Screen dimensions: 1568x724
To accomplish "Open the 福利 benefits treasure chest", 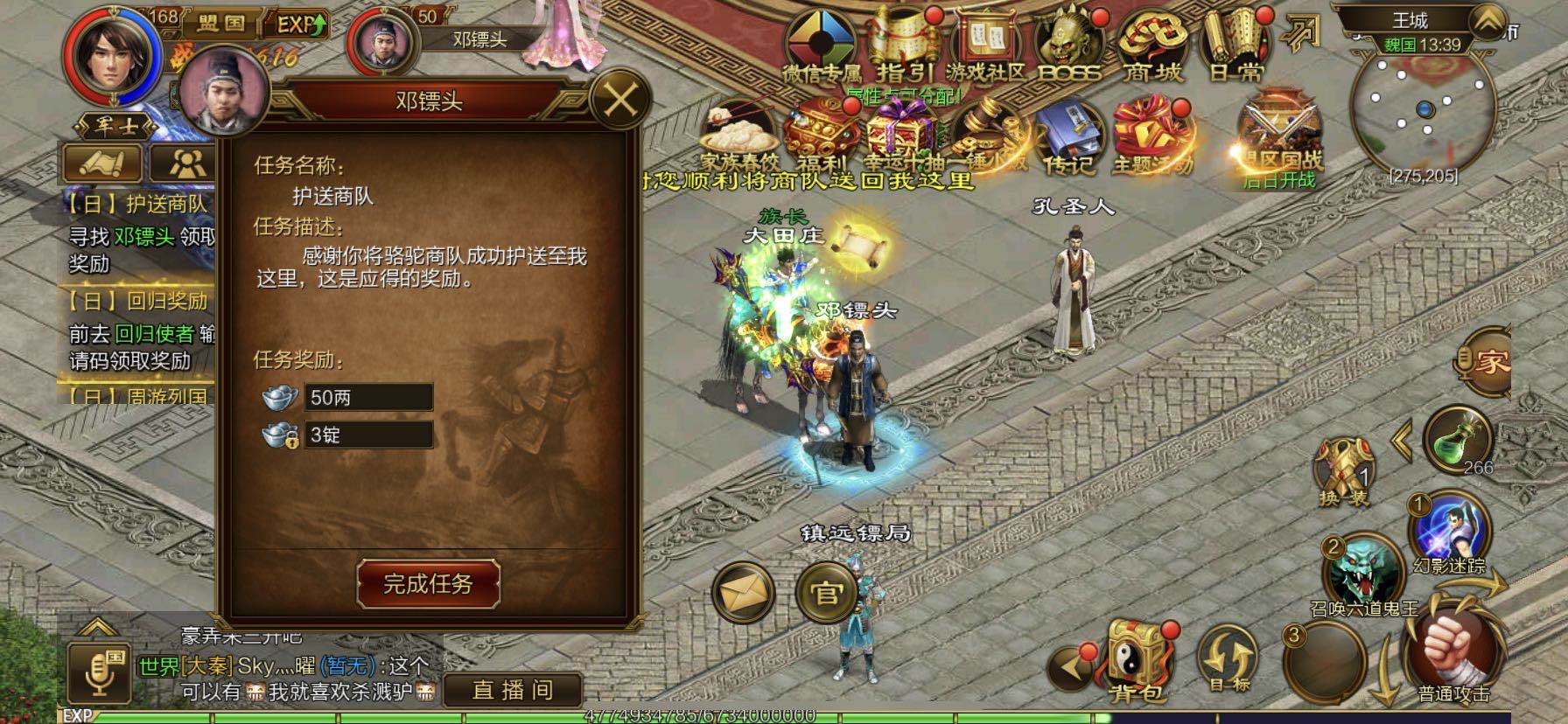I will (820, 136).
